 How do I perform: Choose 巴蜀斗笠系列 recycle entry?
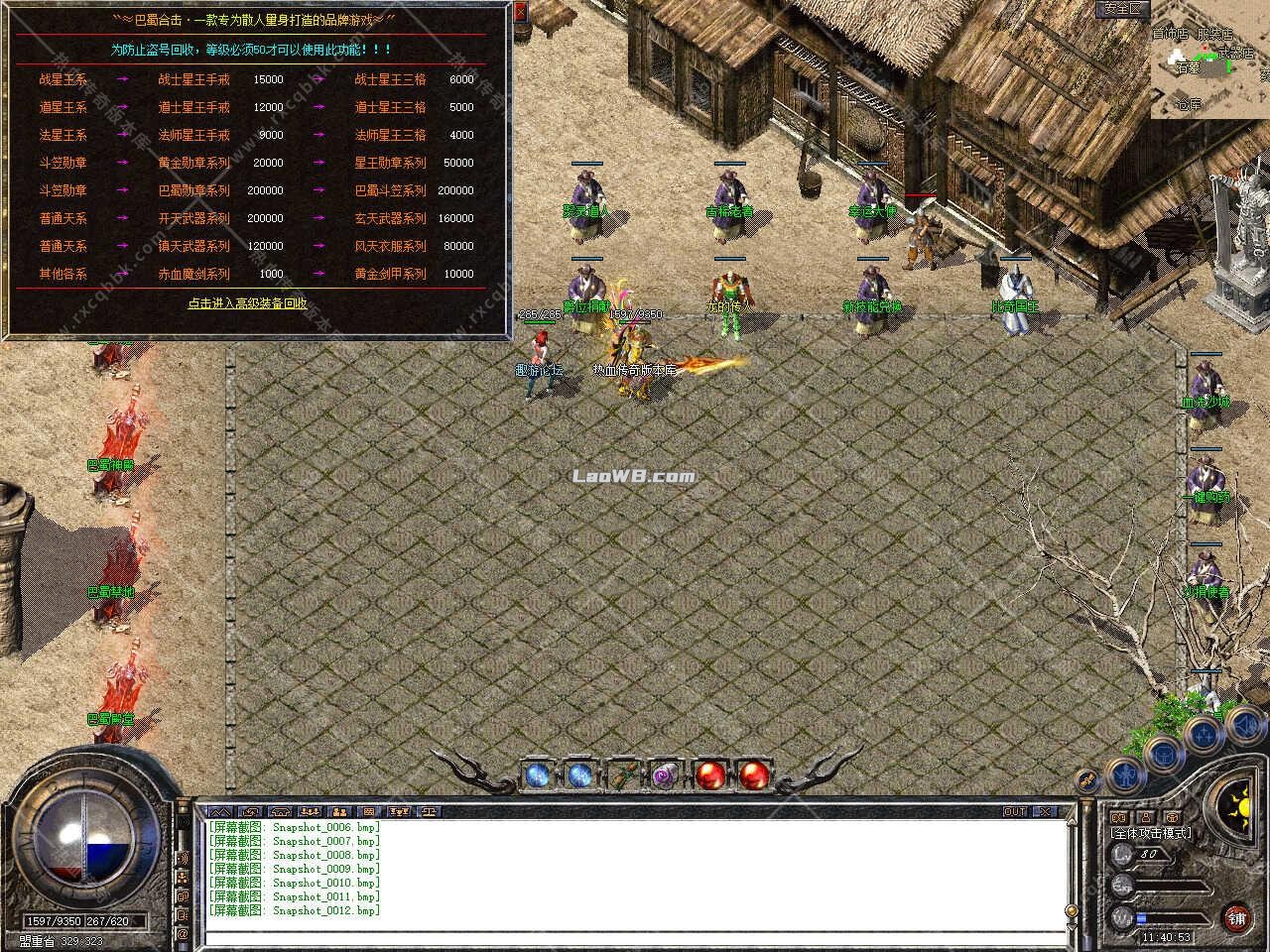point(390,190)
